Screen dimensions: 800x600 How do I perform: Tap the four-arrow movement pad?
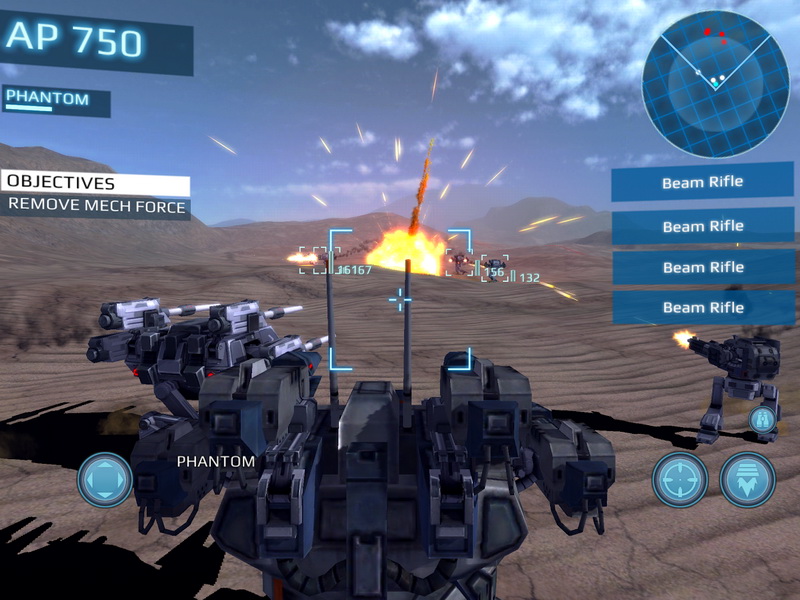(105, 480)
